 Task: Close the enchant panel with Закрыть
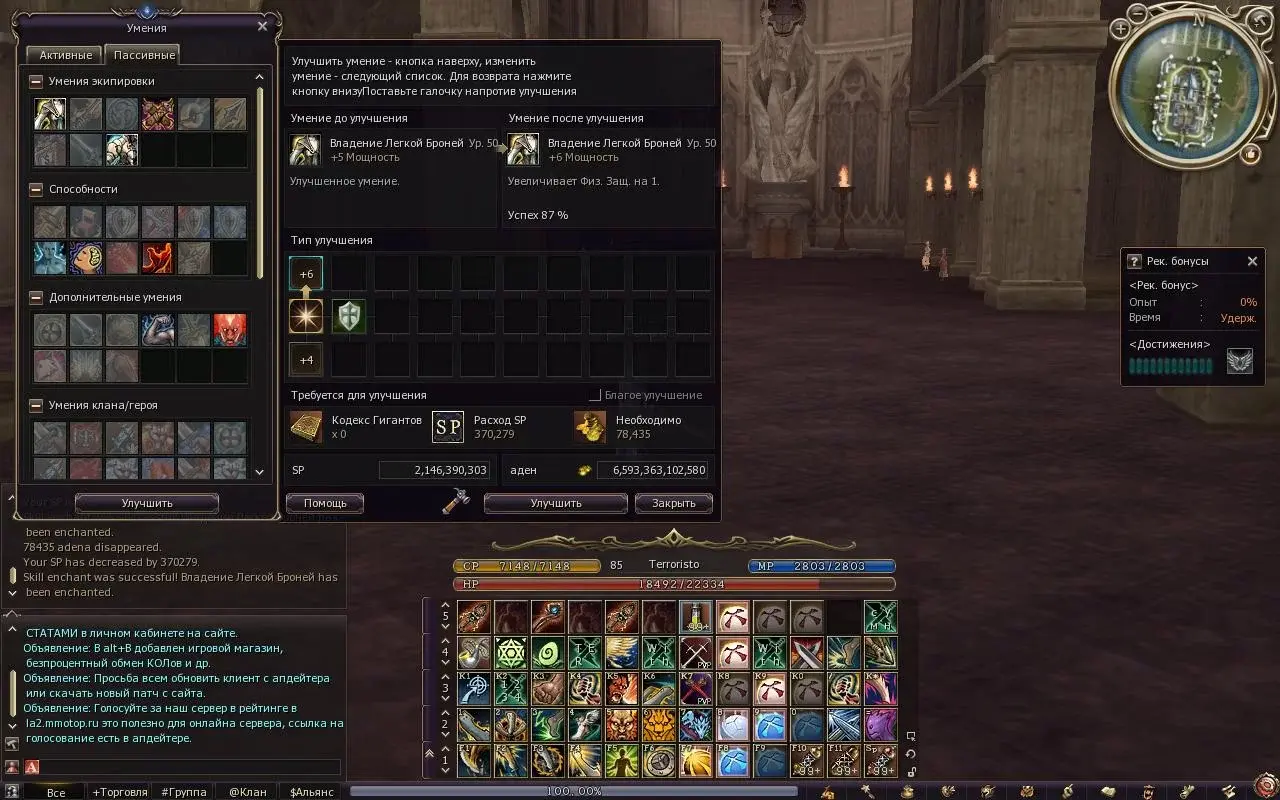(x=673, y=503)
